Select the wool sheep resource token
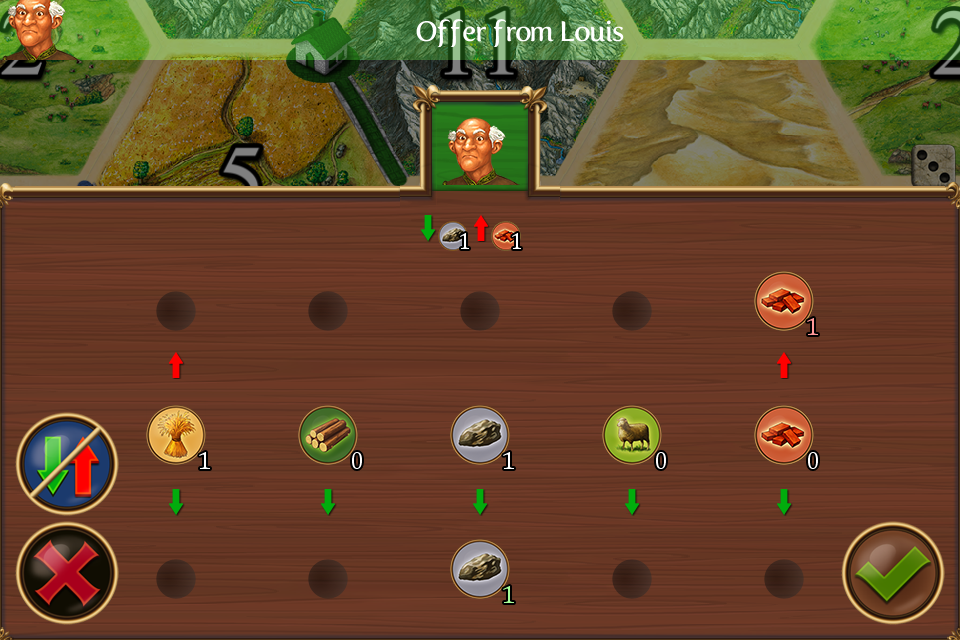Screen dimensions: 960x640 click(x=632, y=435)
